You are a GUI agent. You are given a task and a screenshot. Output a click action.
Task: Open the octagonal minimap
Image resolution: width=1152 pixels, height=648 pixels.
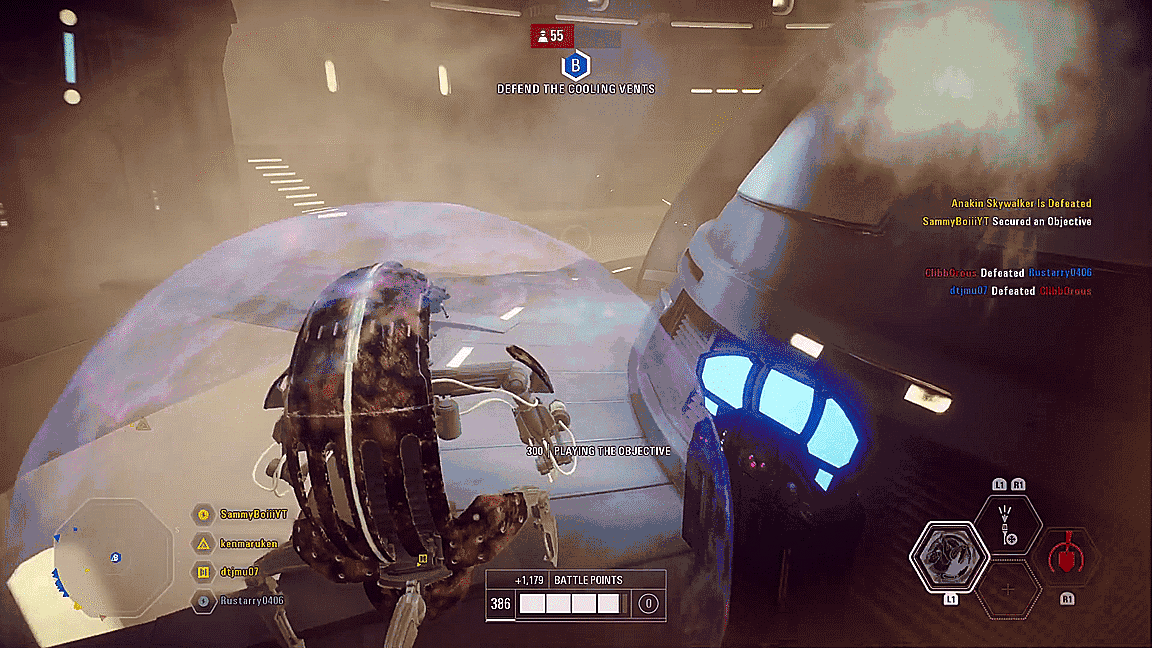pyautogui.click(x=113, y=555)
